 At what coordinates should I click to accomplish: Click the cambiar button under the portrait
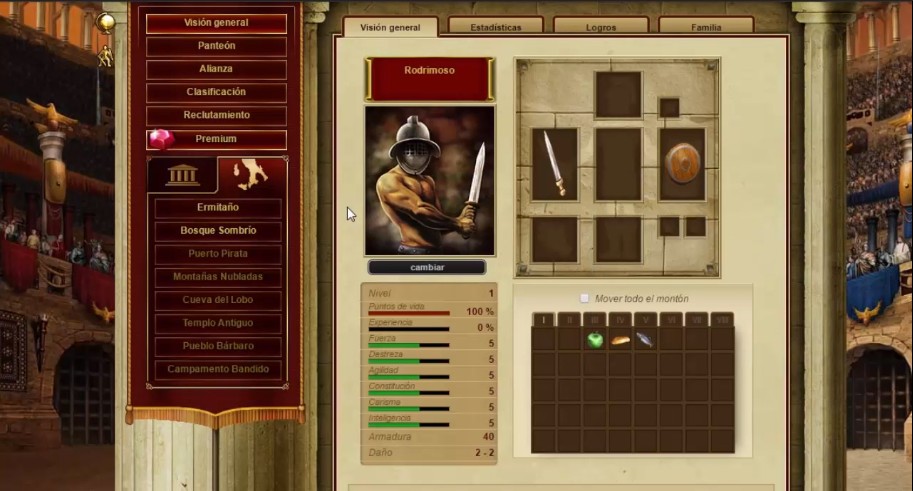pyautogui.click(x=427, y=268)
